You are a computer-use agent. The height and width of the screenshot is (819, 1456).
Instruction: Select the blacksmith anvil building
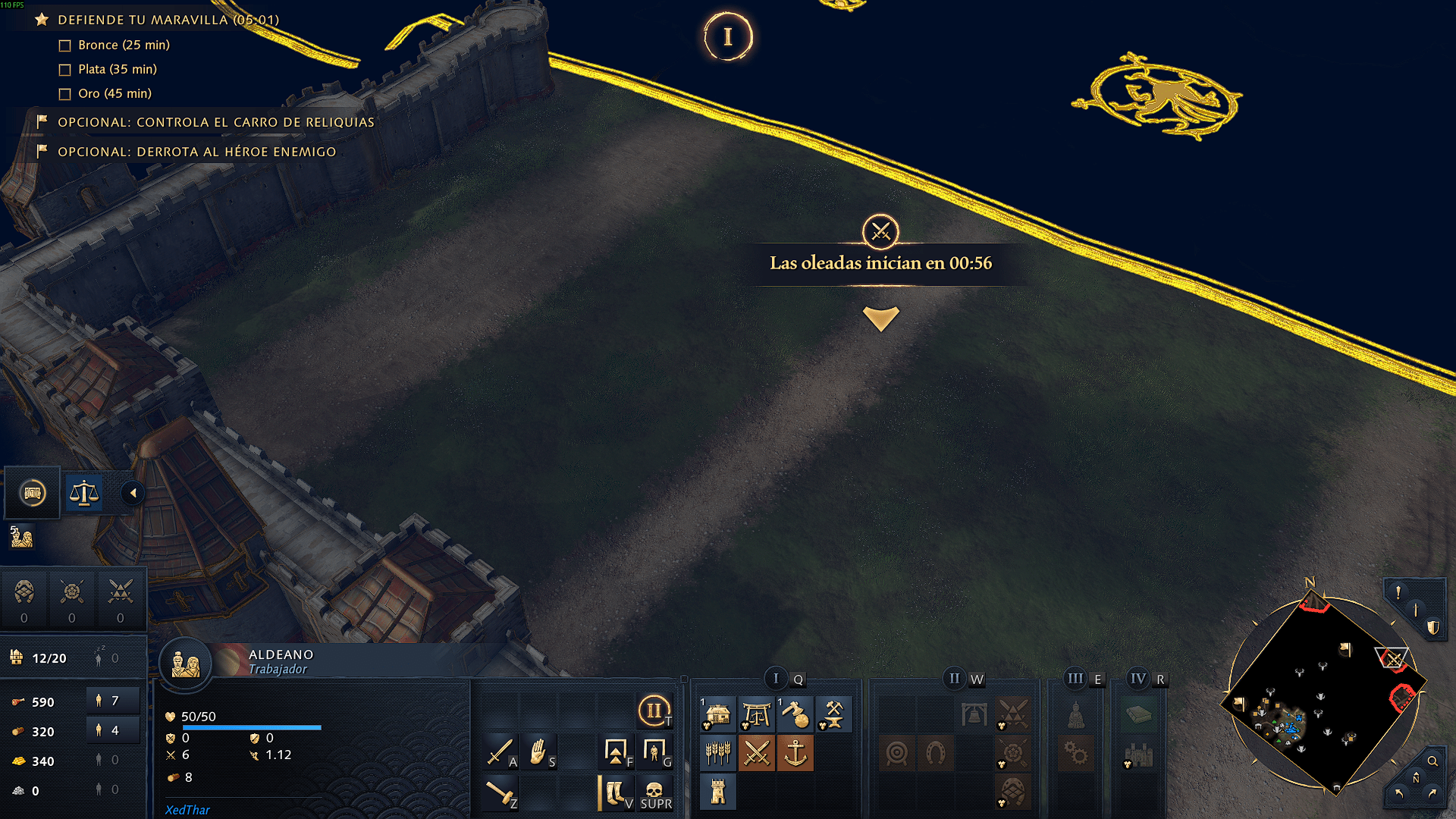pyautogui.click(x=833, y=714)
